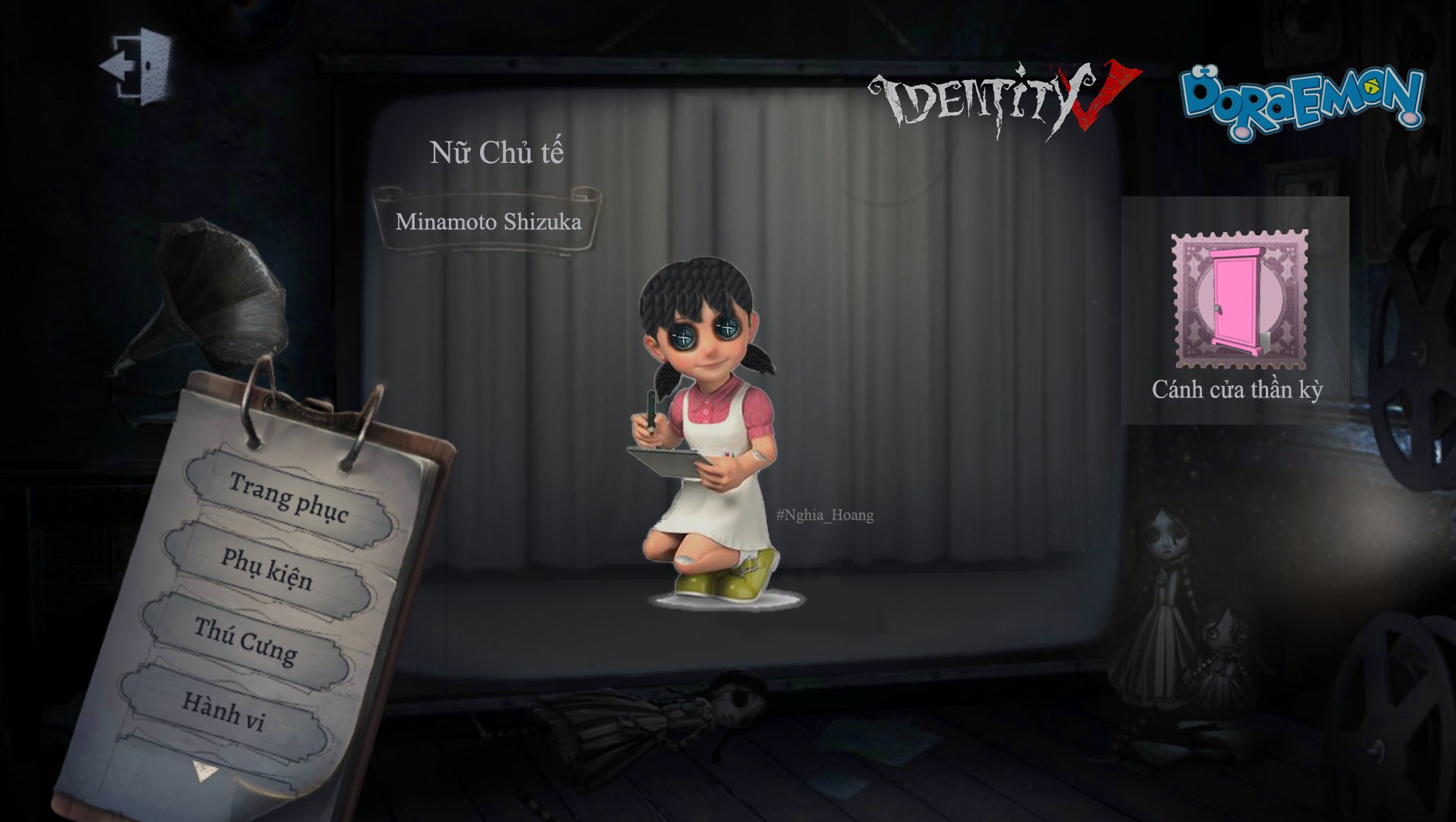Open the Minamoto Shizuka name scroll
Image resolution: width=1456 pixels, height=822 pixels.
click(489, 224)
